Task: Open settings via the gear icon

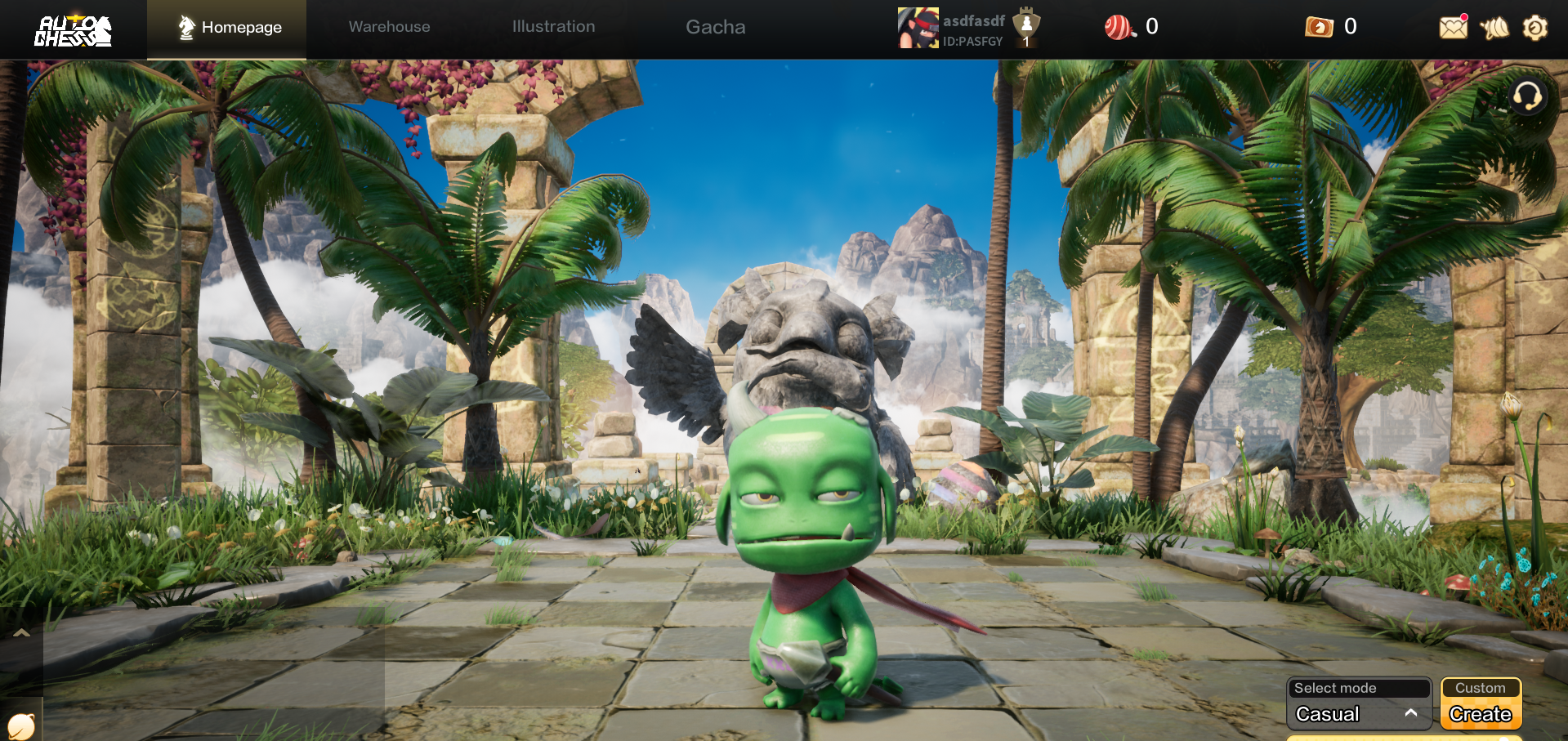Action: coord(1534,27)
